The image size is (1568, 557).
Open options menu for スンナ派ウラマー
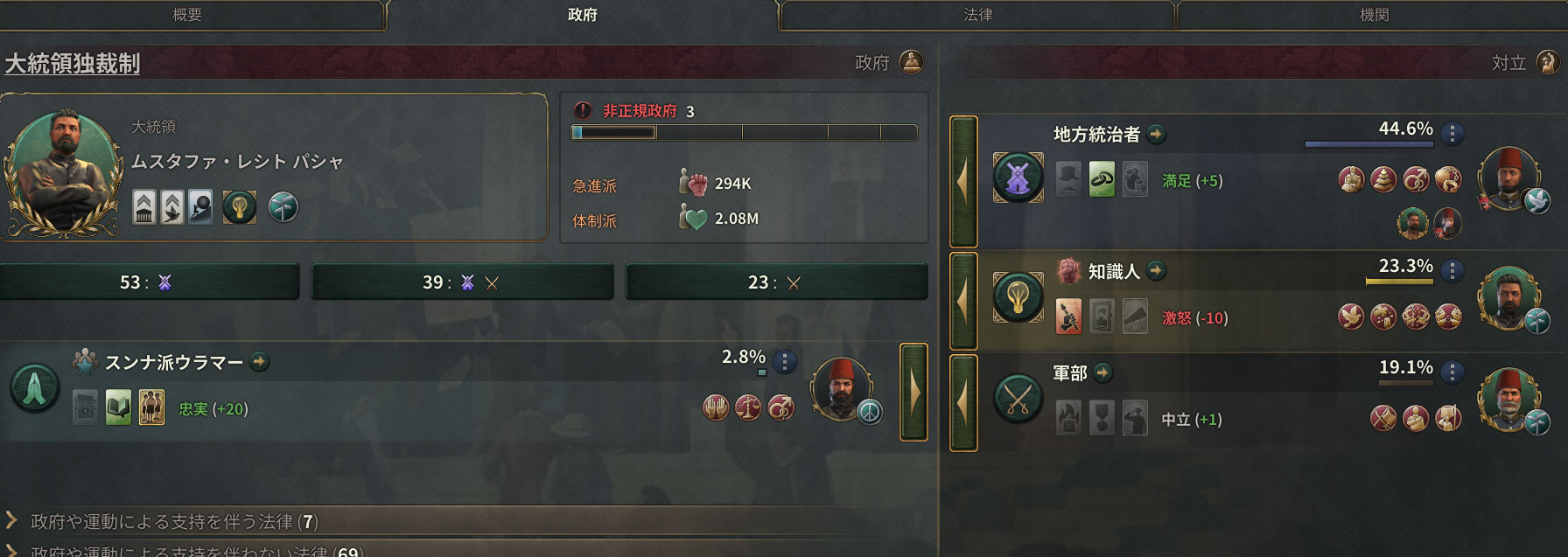pyautogui.click(x=785, y=361)
